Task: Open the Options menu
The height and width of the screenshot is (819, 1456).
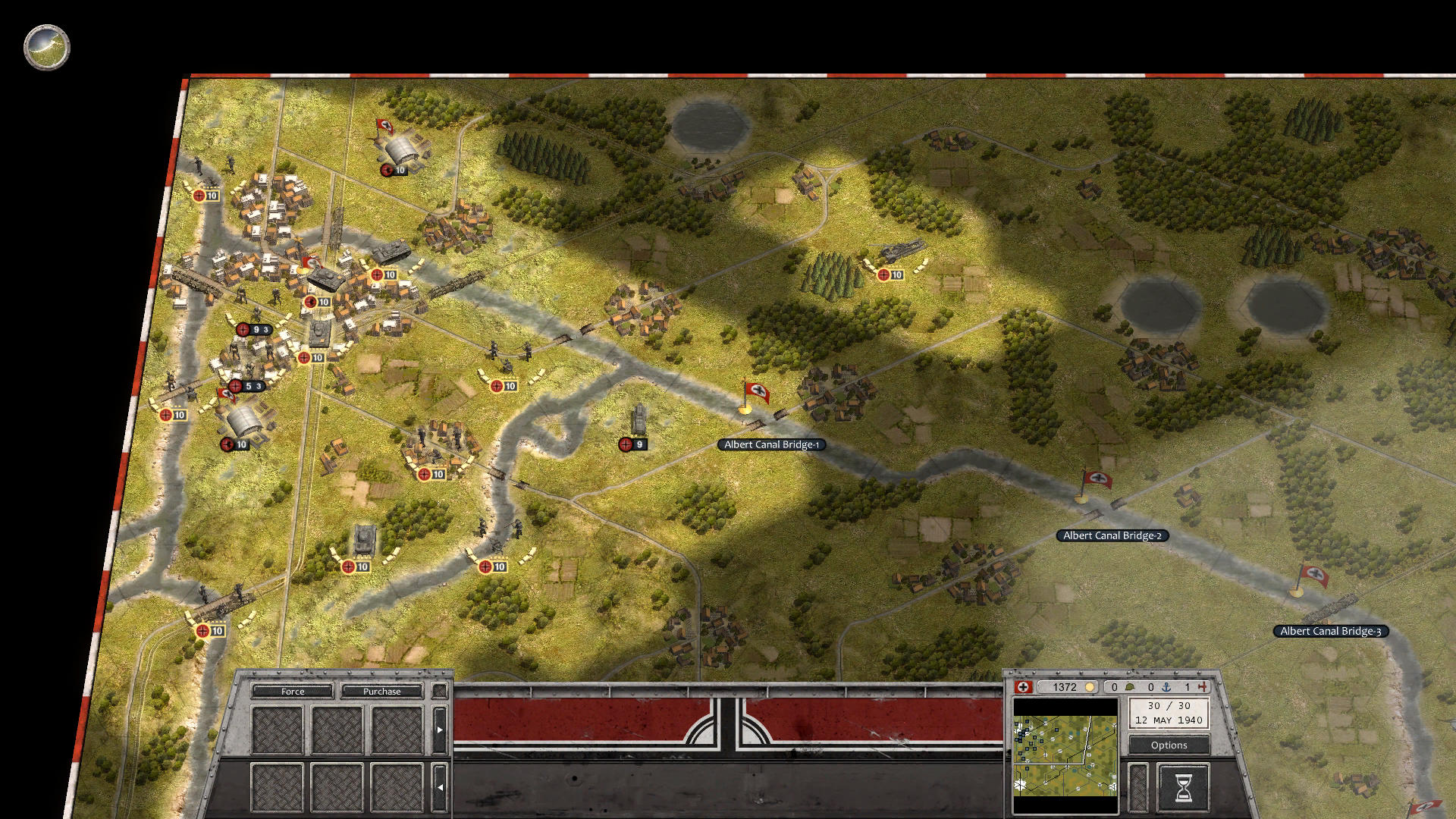Action: click(x=1170, y=745)
